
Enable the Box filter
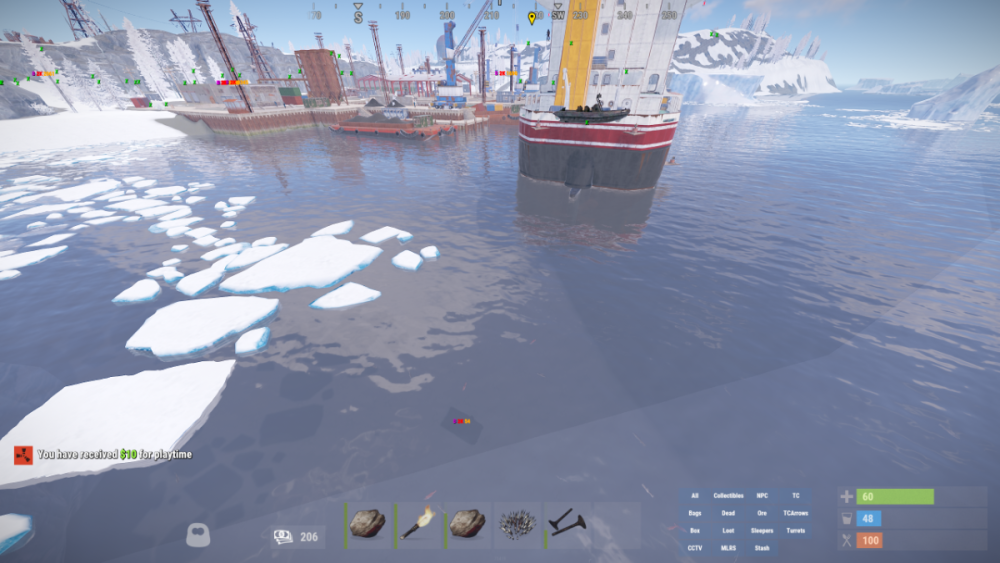pos(695,531)
